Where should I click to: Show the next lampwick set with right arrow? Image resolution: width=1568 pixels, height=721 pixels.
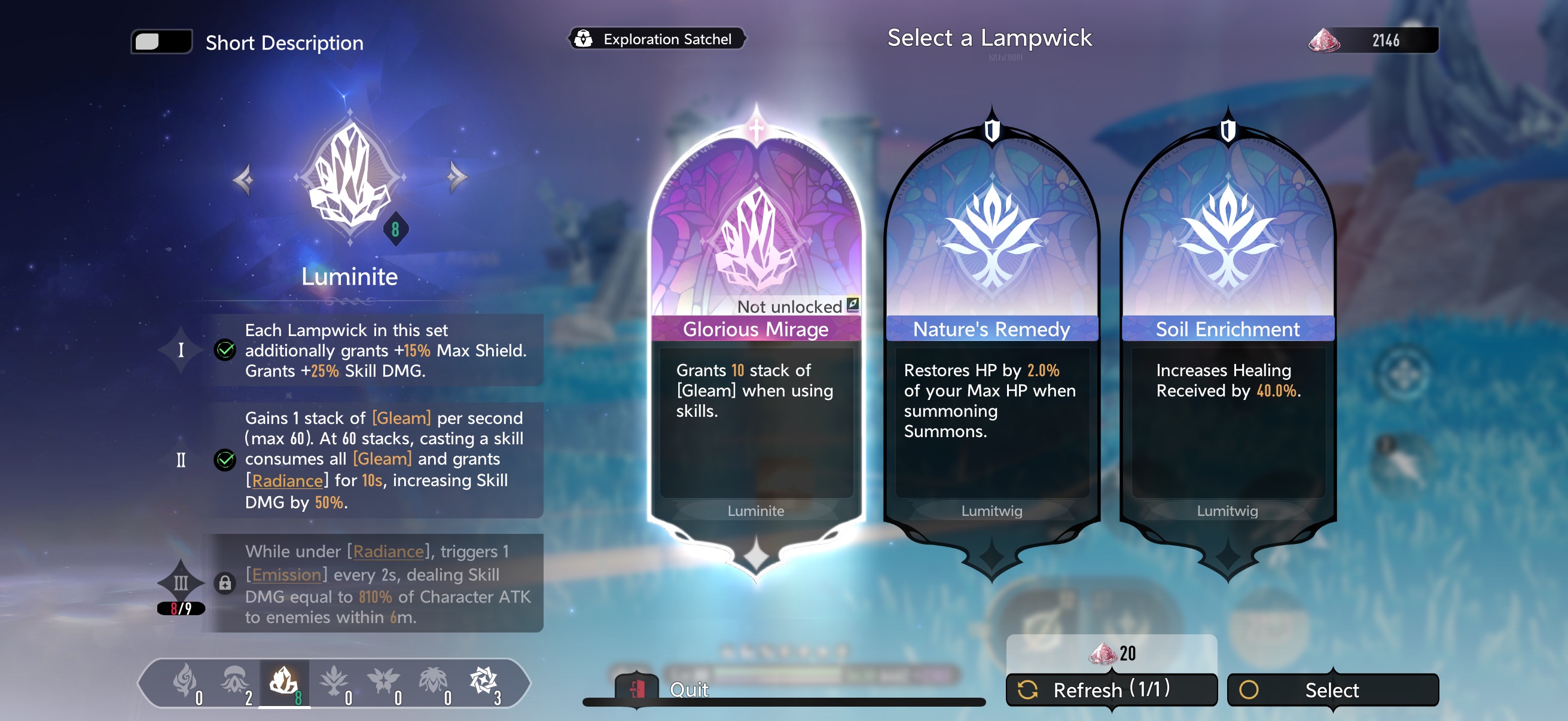[x=456, y=177]
